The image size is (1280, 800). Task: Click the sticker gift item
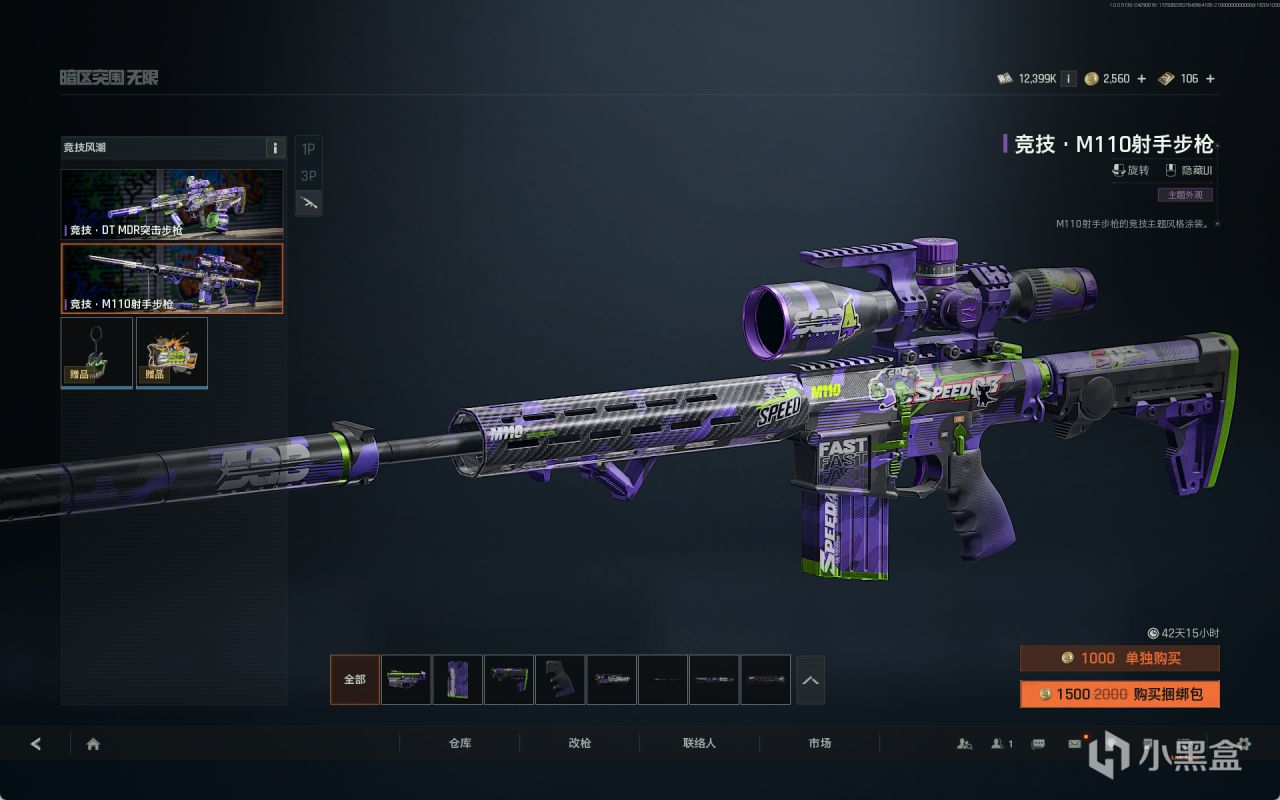pyautogui.click(x=172, y=352)
